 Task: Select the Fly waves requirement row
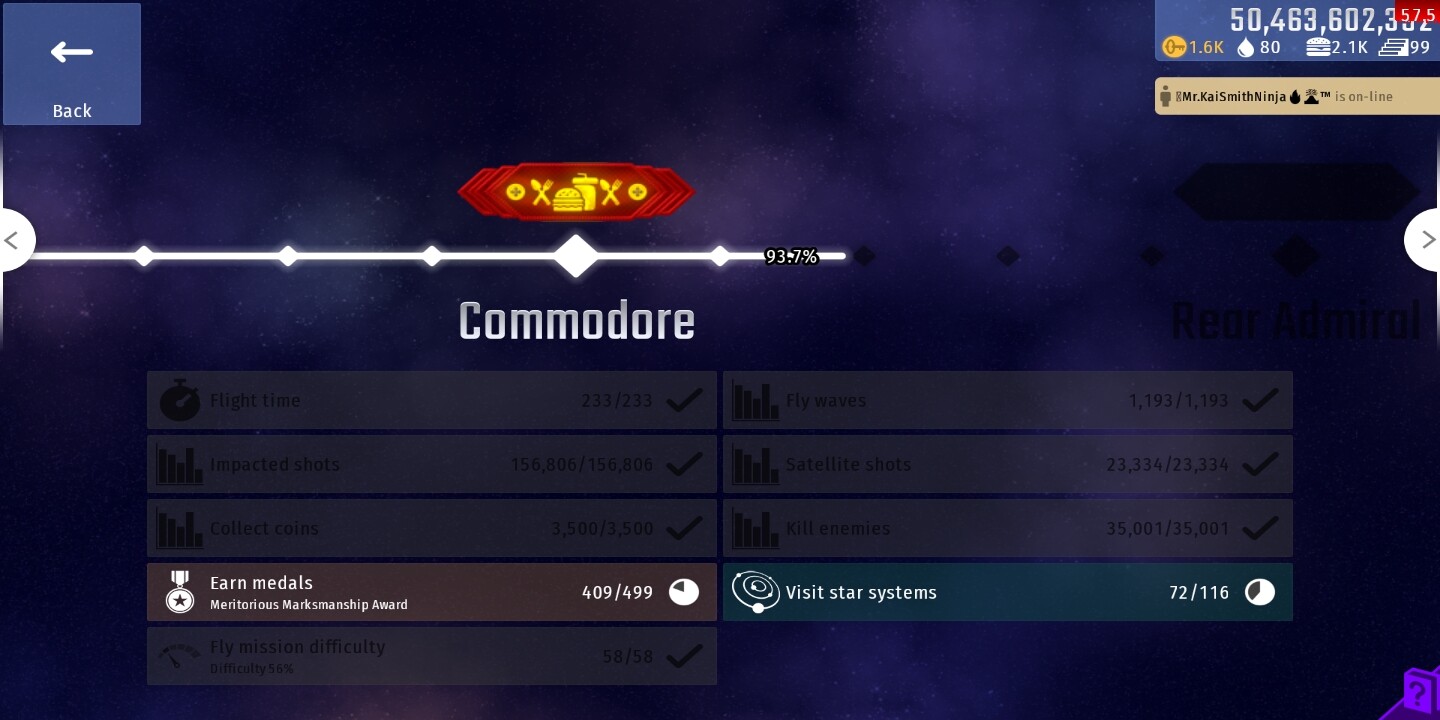click(1007, 400)
